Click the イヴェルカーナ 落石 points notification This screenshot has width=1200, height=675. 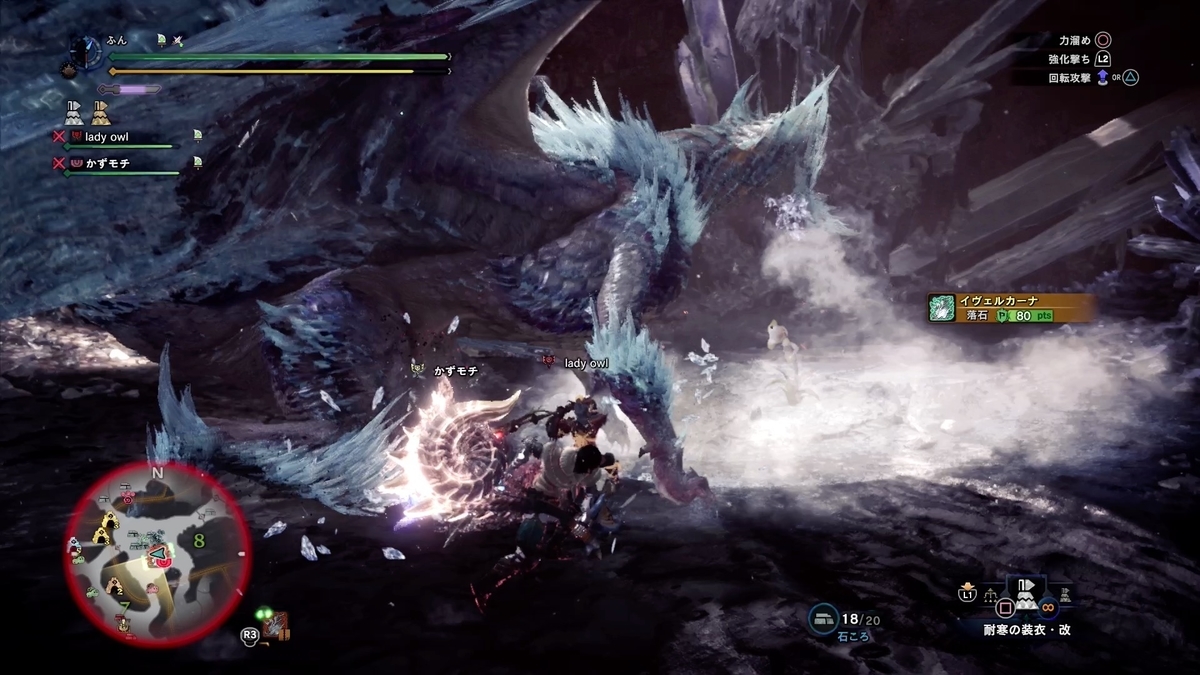[x=1008, y=308]
